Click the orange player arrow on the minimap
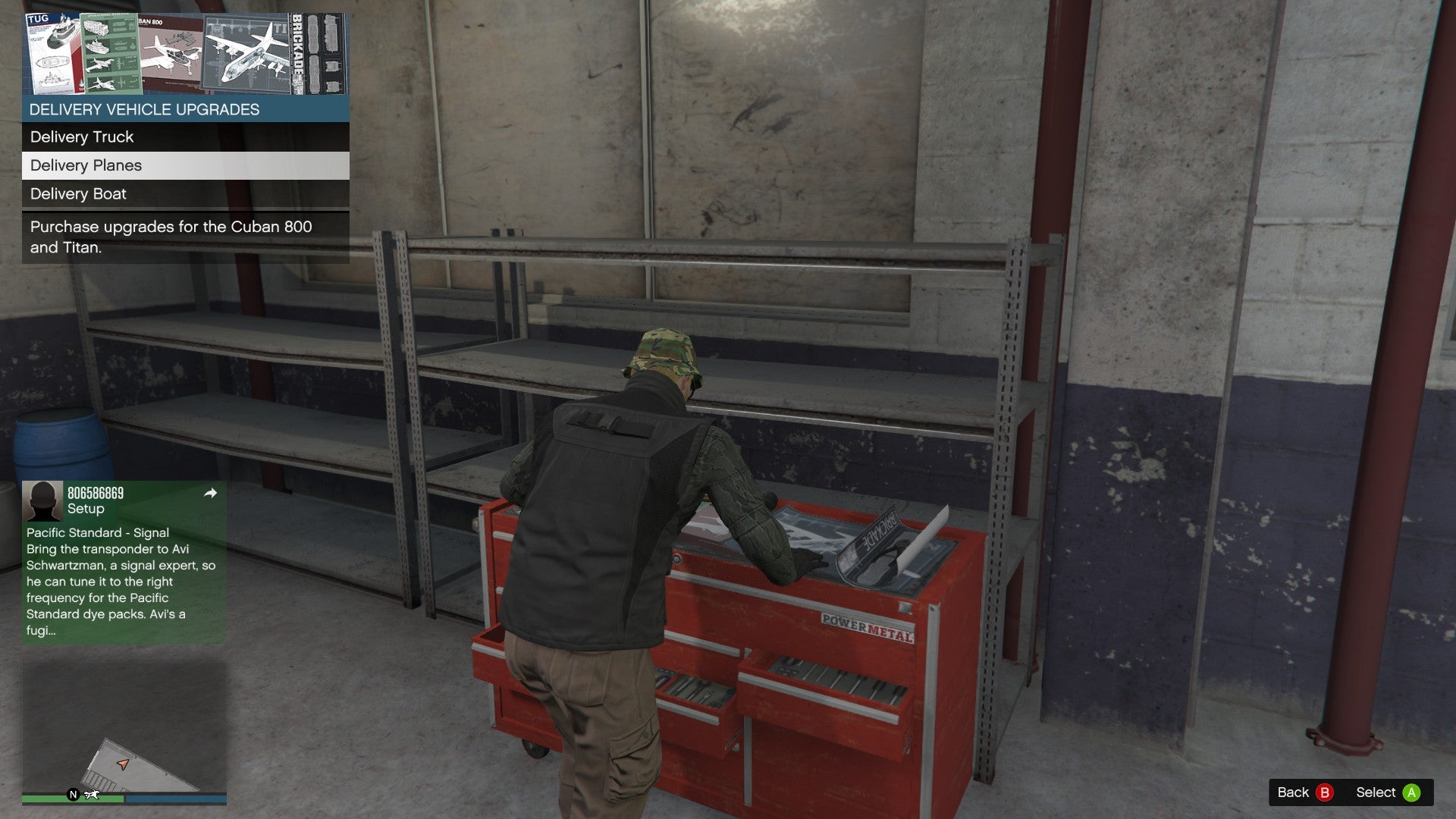This screenshot has height=819, width=1456. point(124,764)
